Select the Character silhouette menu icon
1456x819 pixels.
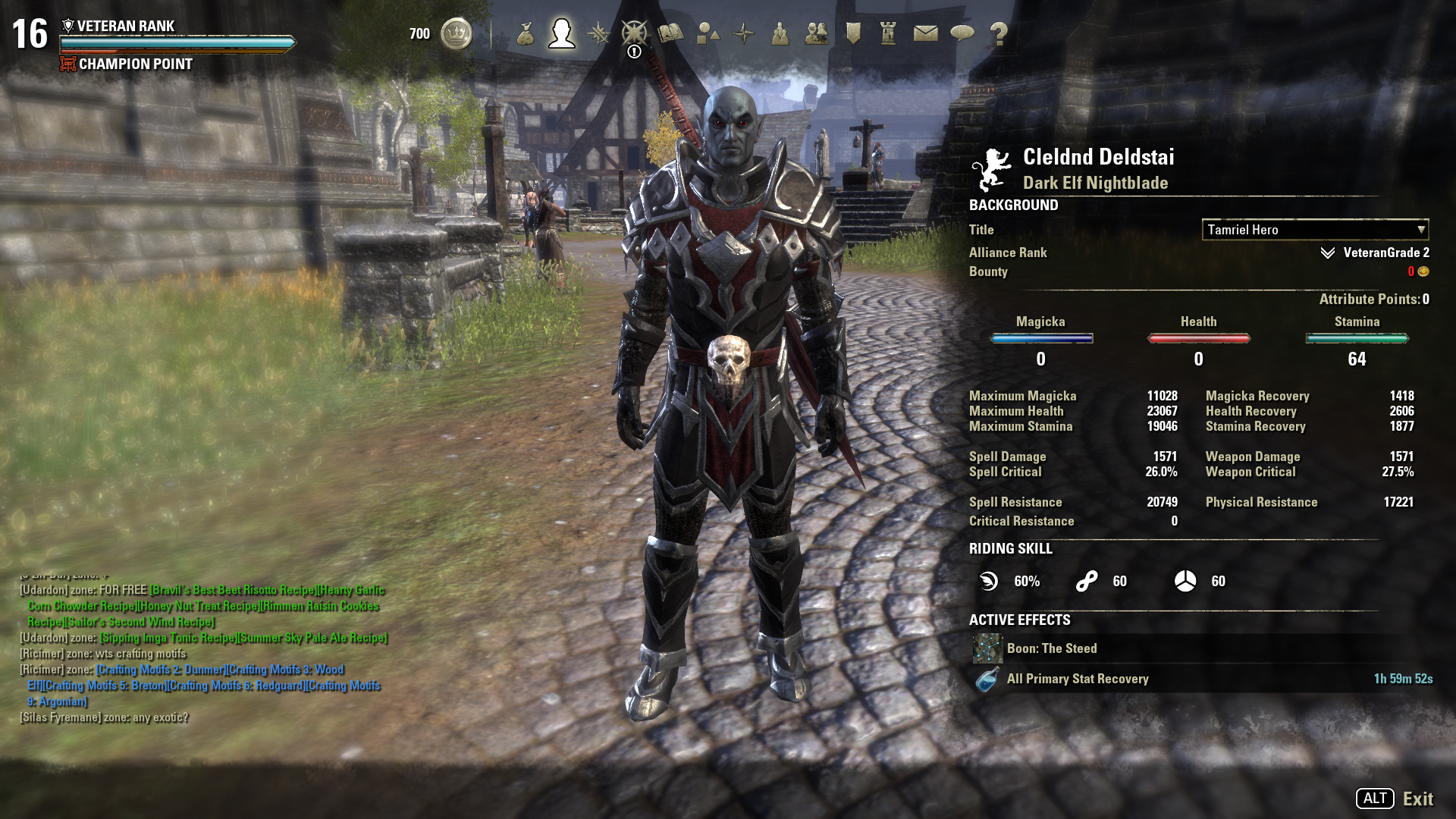click(x=562, y=33)
